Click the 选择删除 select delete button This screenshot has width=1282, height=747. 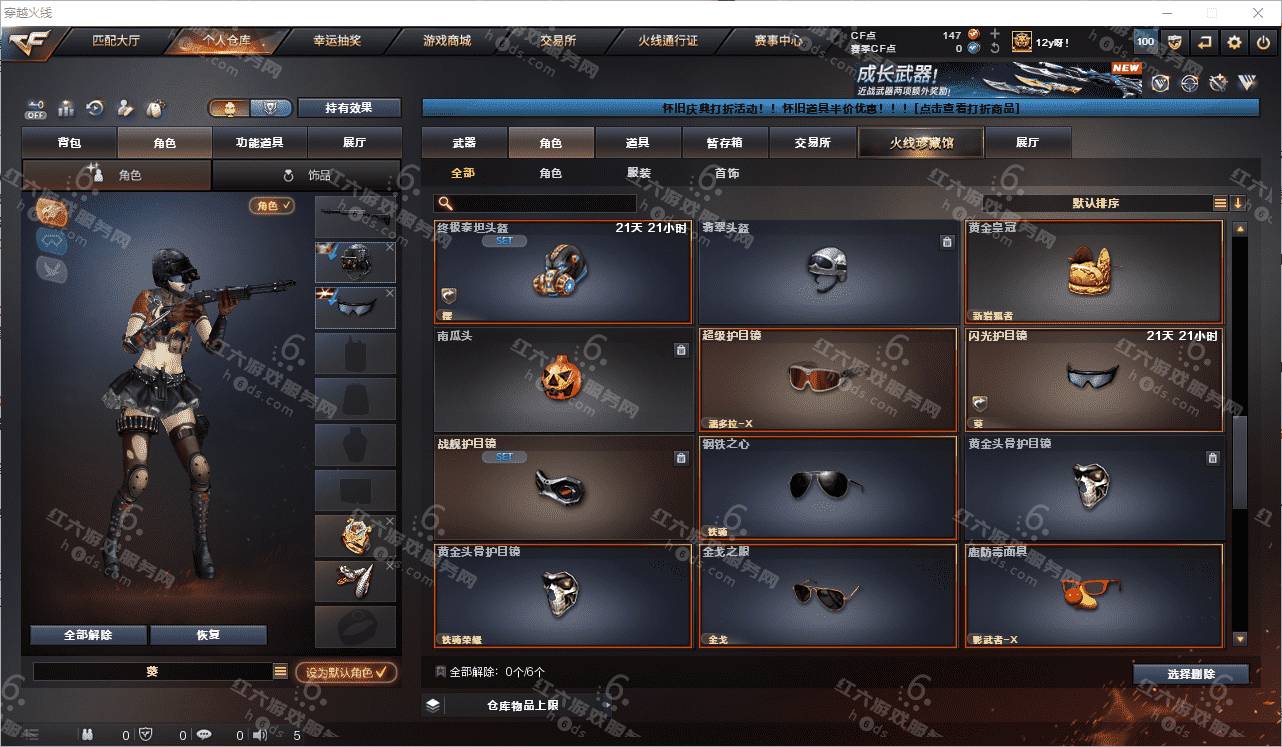[x=1191, y=674]
